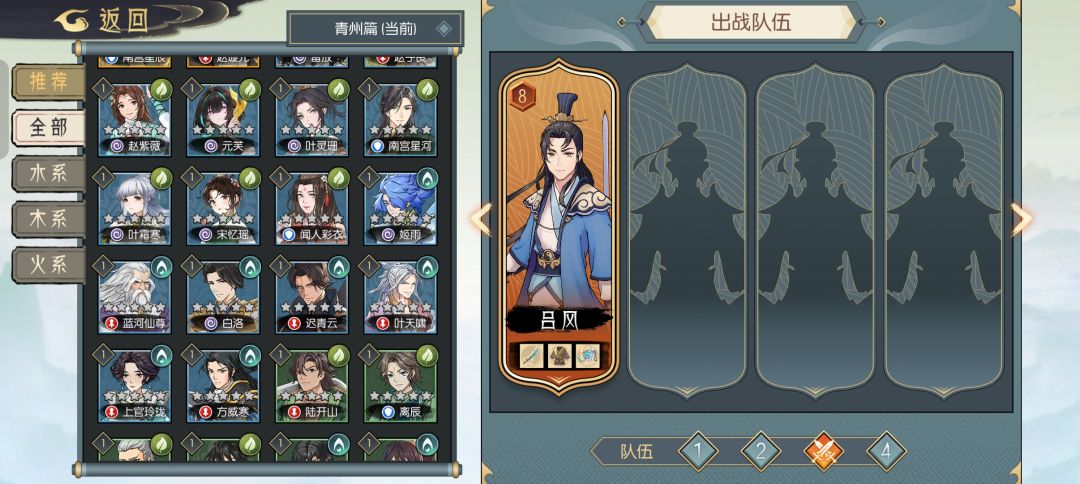The image size is (1080, 484).
Task: Select hero 陆开山 portrait
Action: click(x=311, y=386)
